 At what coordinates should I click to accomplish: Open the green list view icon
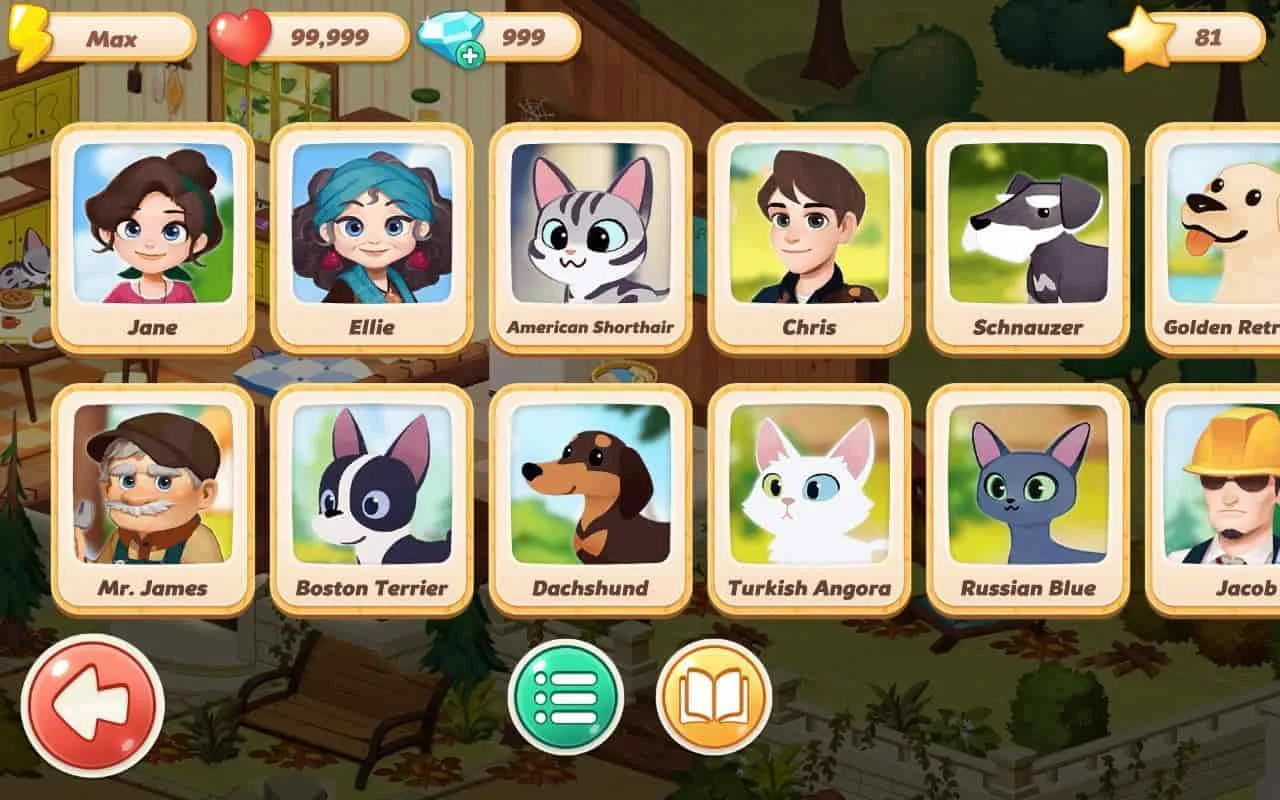click(x=565, y=698)
